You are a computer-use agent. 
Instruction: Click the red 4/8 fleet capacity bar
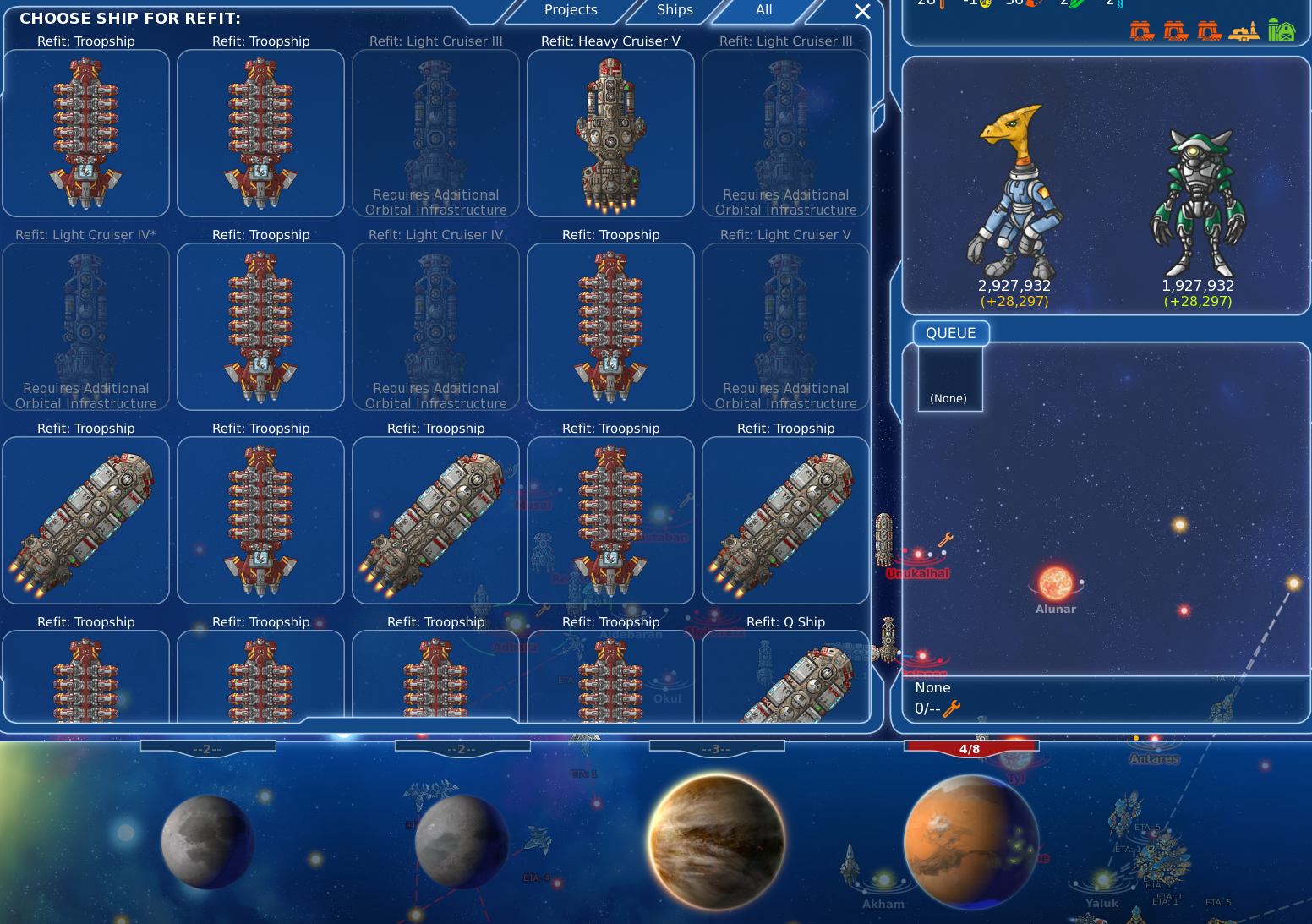click(x=970, y=747)
